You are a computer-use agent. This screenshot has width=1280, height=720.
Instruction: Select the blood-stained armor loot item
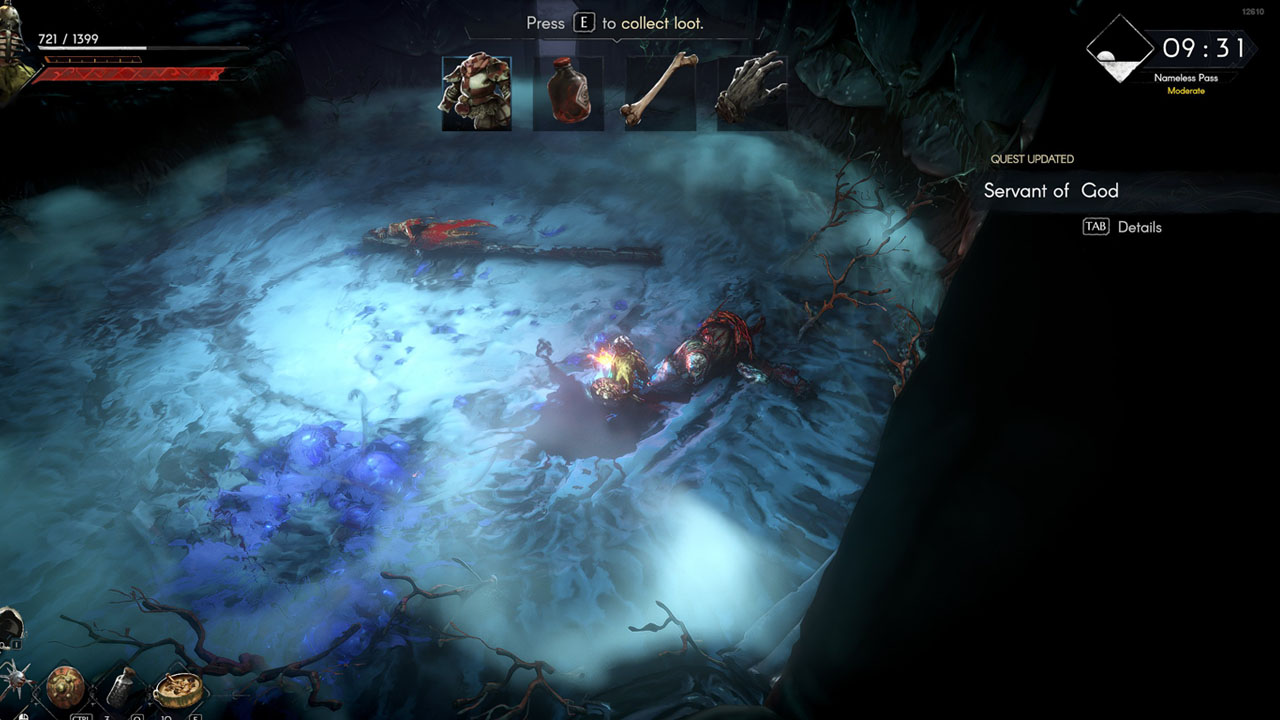476,93
